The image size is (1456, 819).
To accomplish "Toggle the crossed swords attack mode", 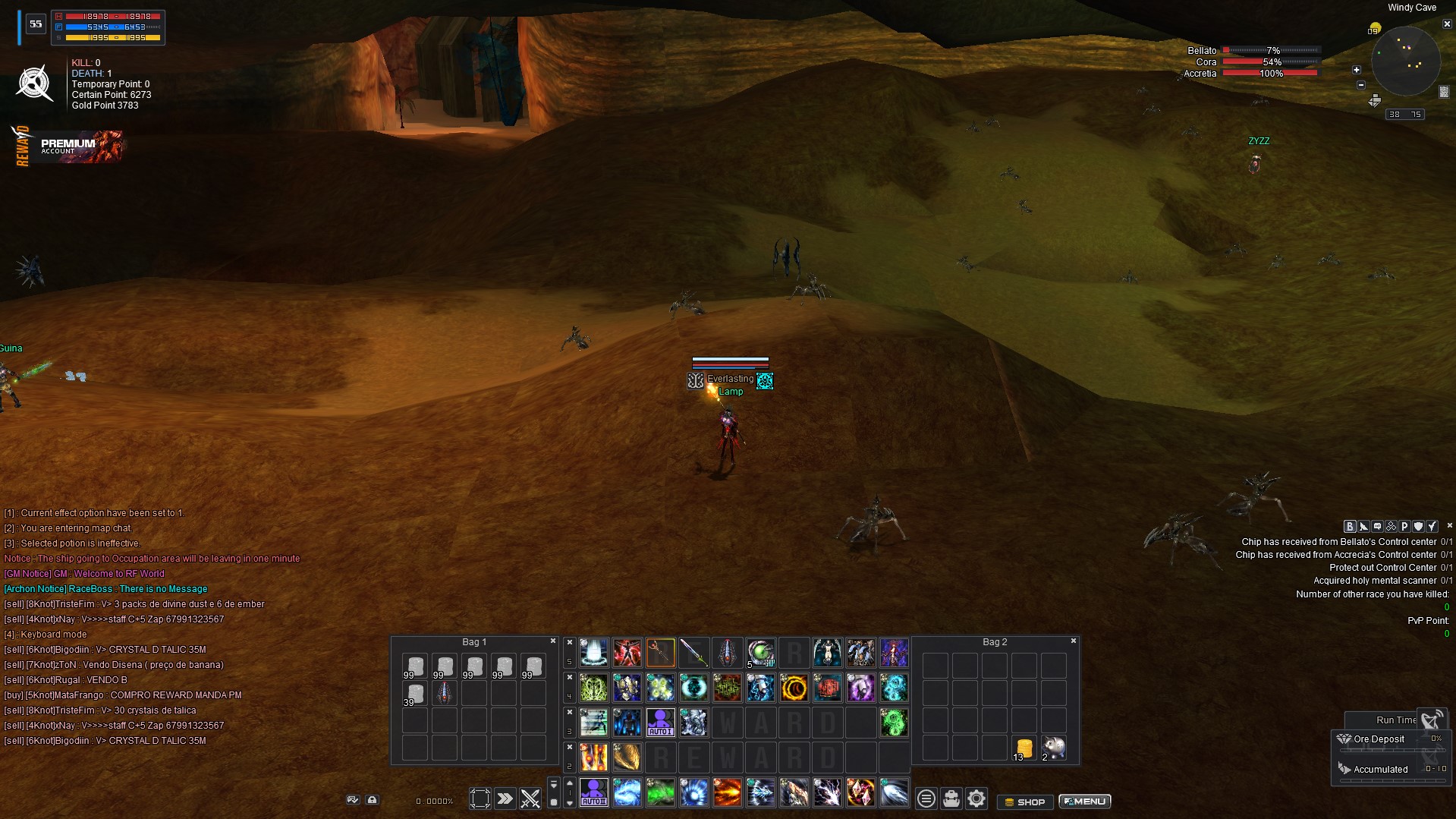I will point(530,799).
